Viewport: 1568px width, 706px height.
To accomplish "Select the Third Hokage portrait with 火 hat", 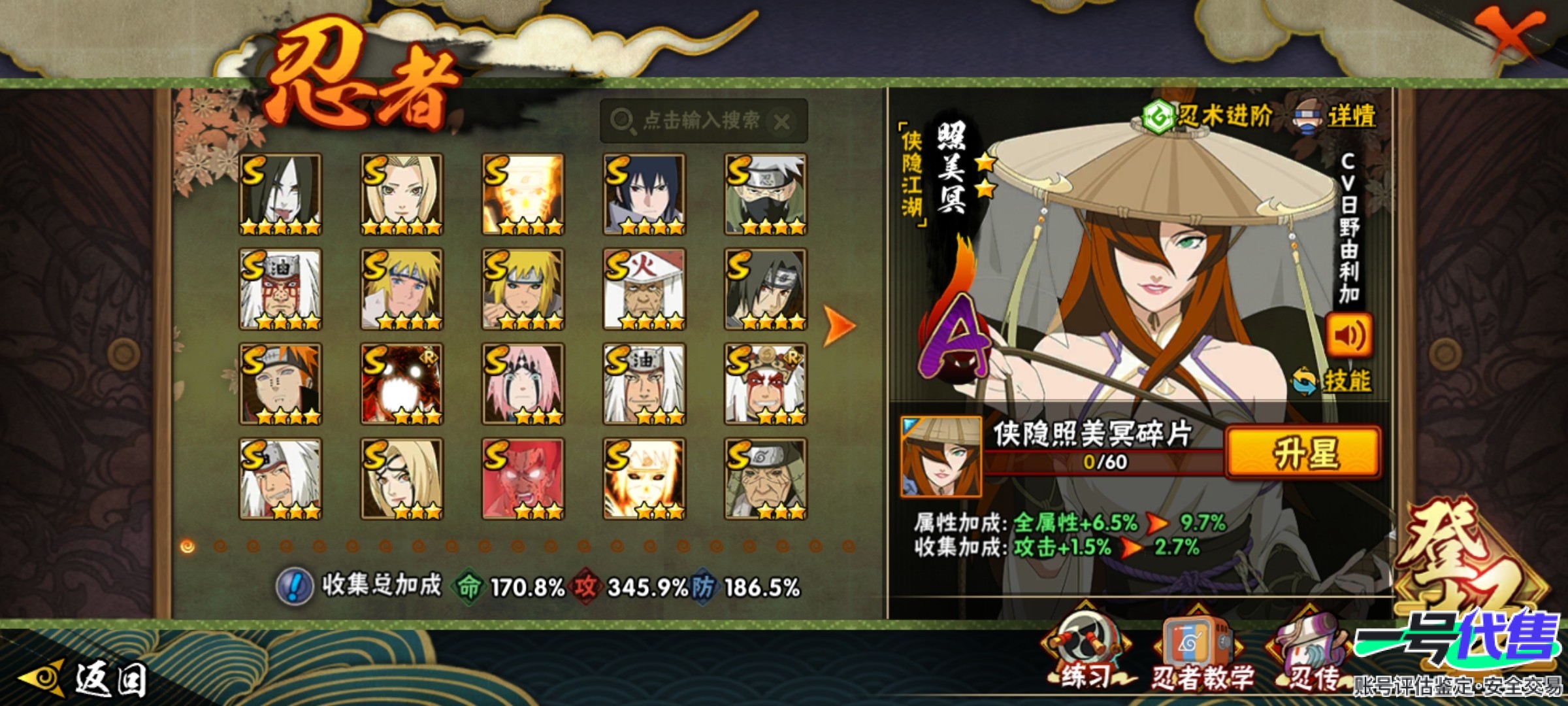I will coord(644,289).
